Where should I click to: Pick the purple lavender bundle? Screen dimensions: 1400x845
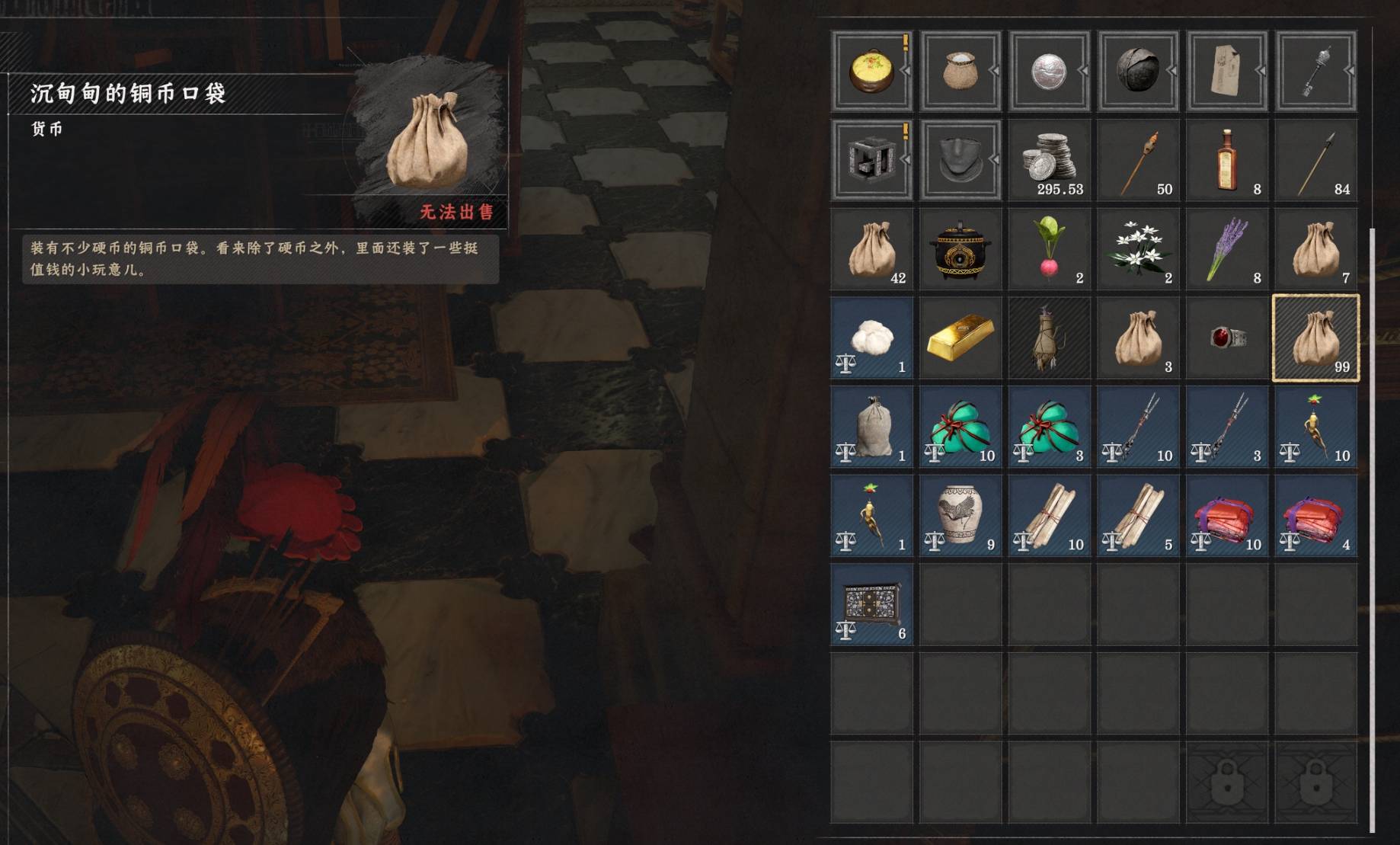[x=1226, y=250]
